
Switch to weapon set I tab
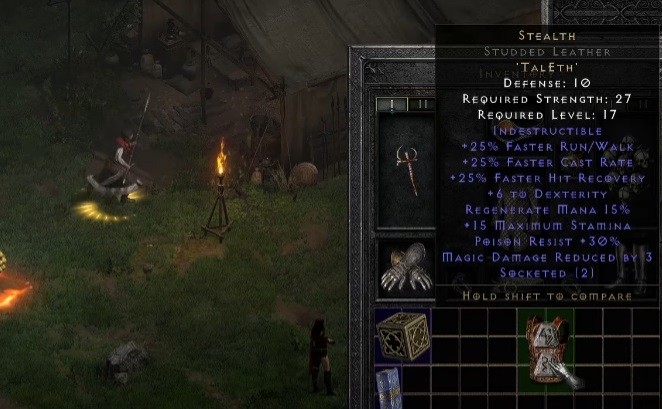391,103
